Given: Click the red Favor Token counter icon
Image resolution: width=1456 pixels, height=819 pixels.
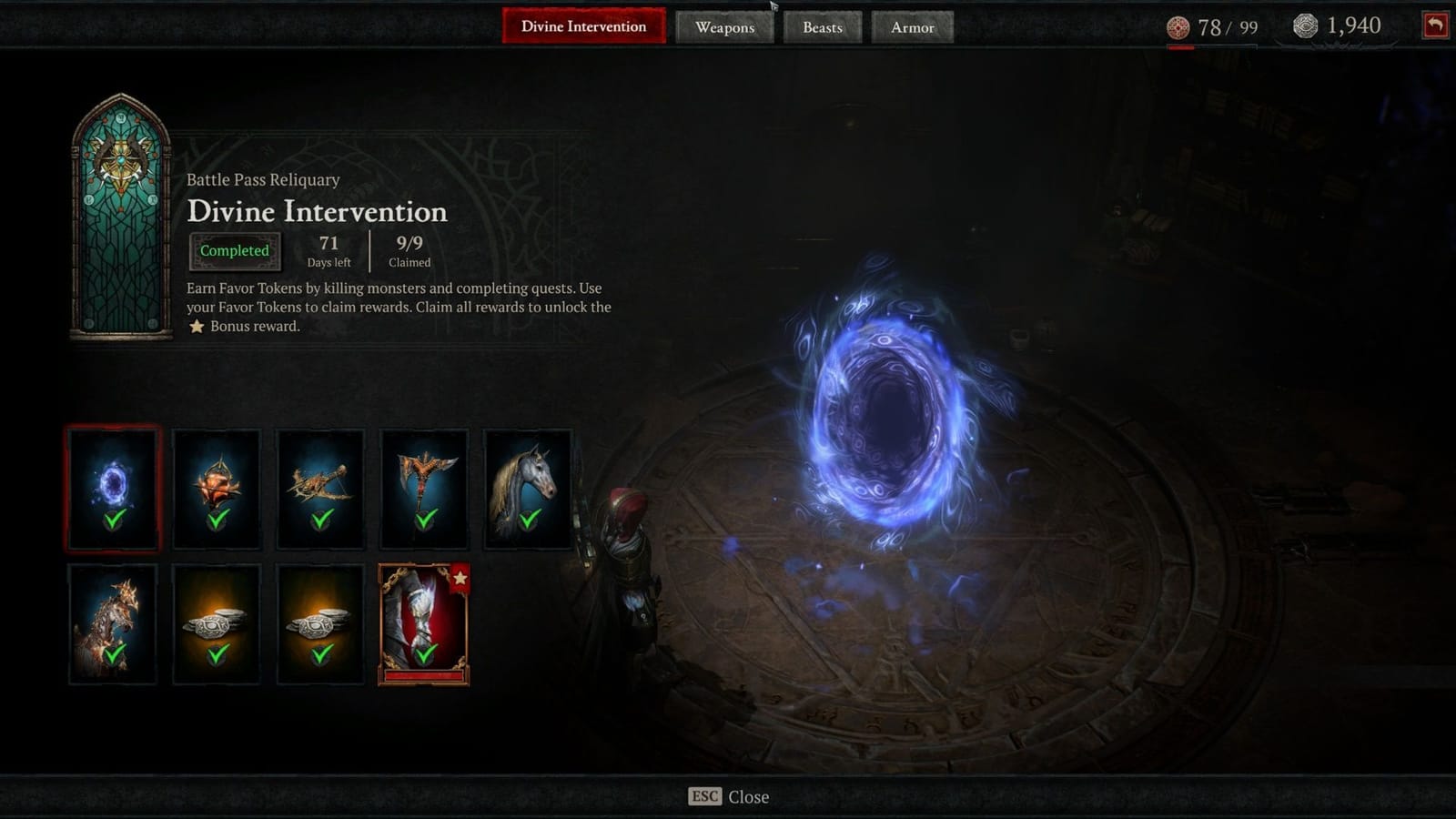Looking at the screenshot, I should coord(1178,26).
